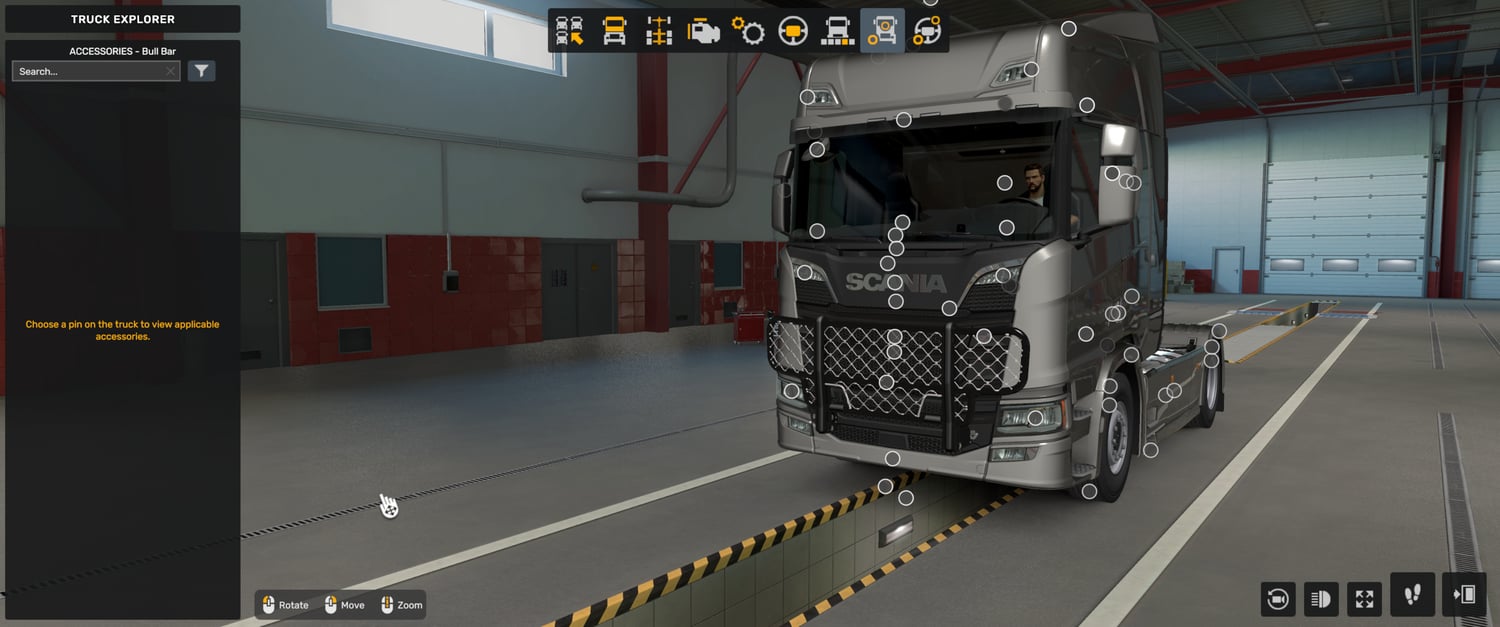Switch to the transmission gears tab
Screen dimensions: 1500x627
click(748, 31)
